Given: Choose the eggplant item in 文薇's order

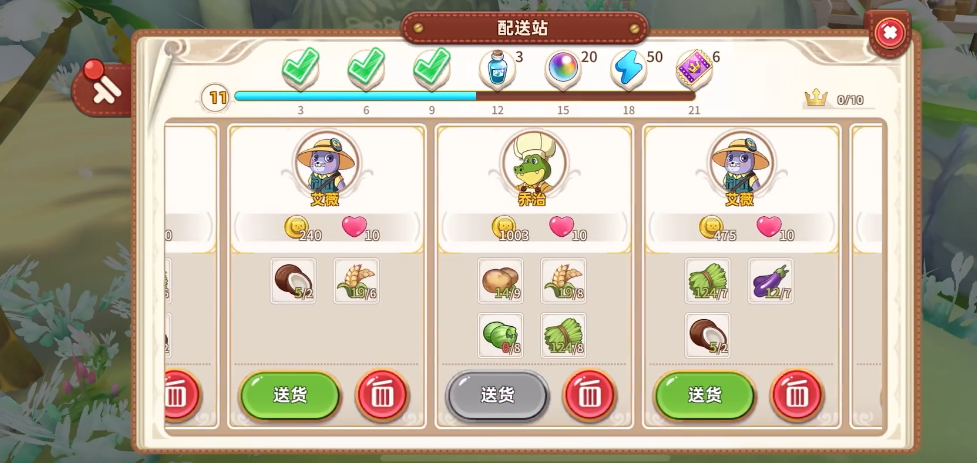Looking at the screenshot, I should pyautogui.click(x=771, y=281).
